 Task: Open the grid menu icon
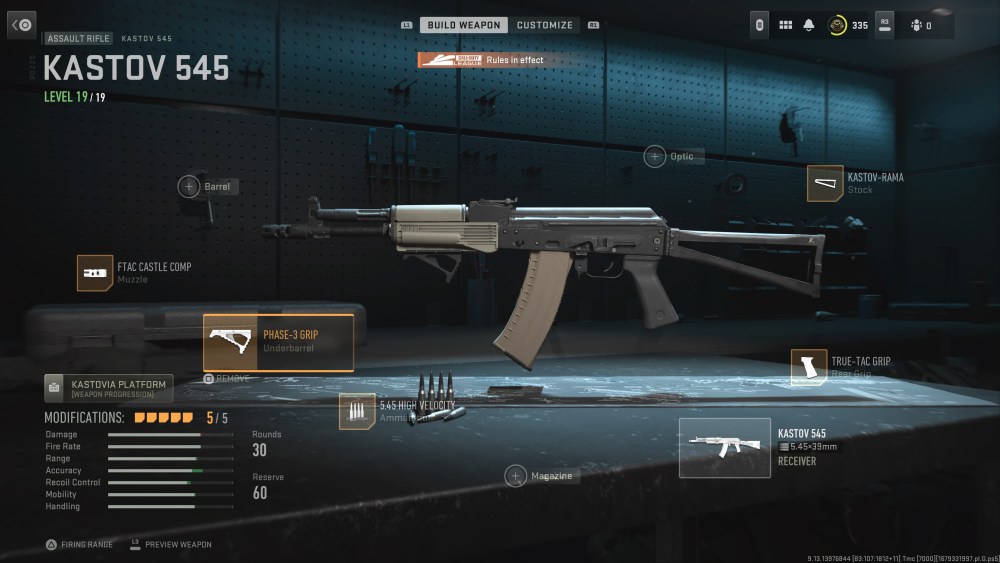point(785,25)
